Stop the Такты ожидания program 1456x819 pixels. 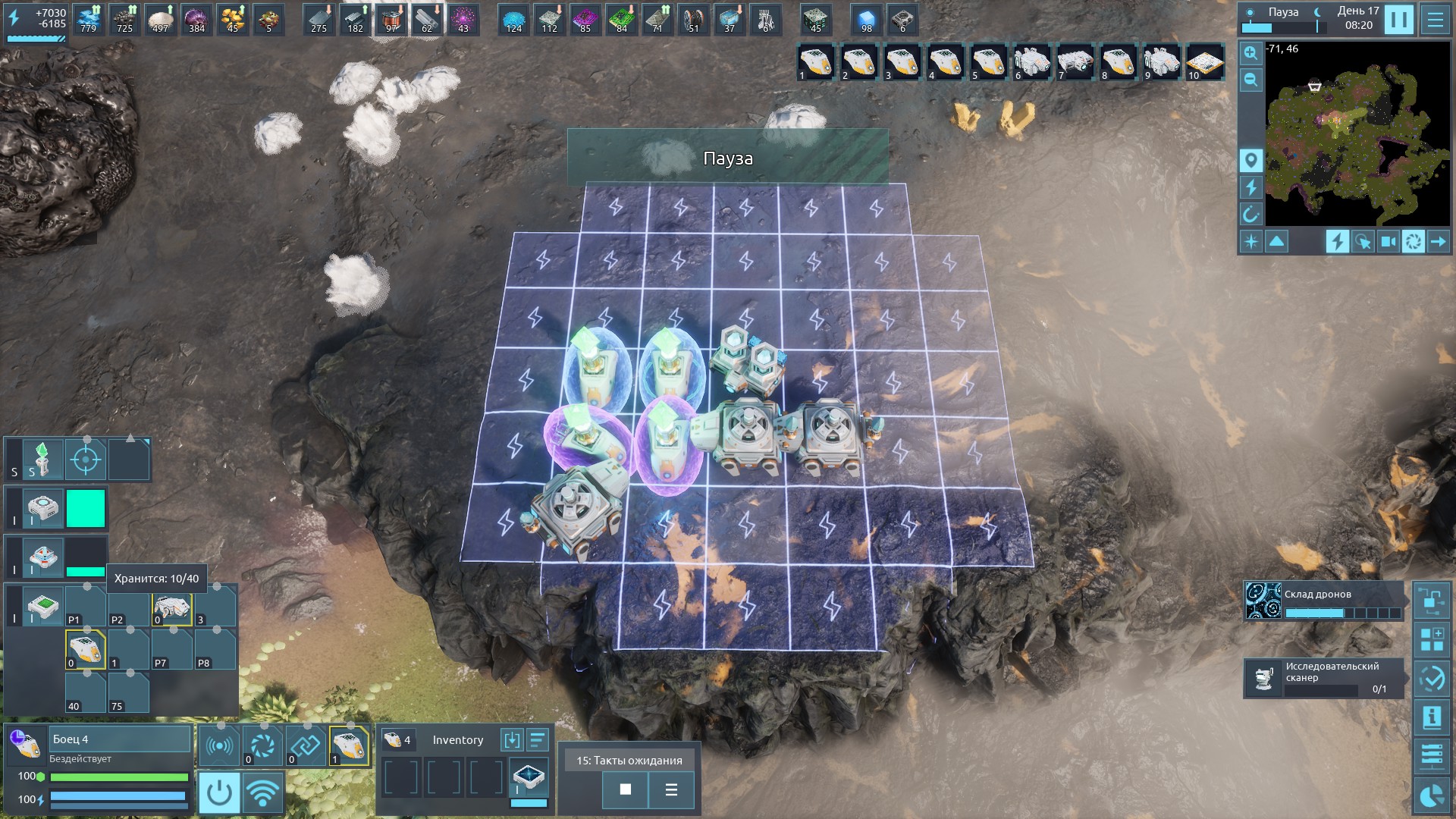click(x=625, y=789)
